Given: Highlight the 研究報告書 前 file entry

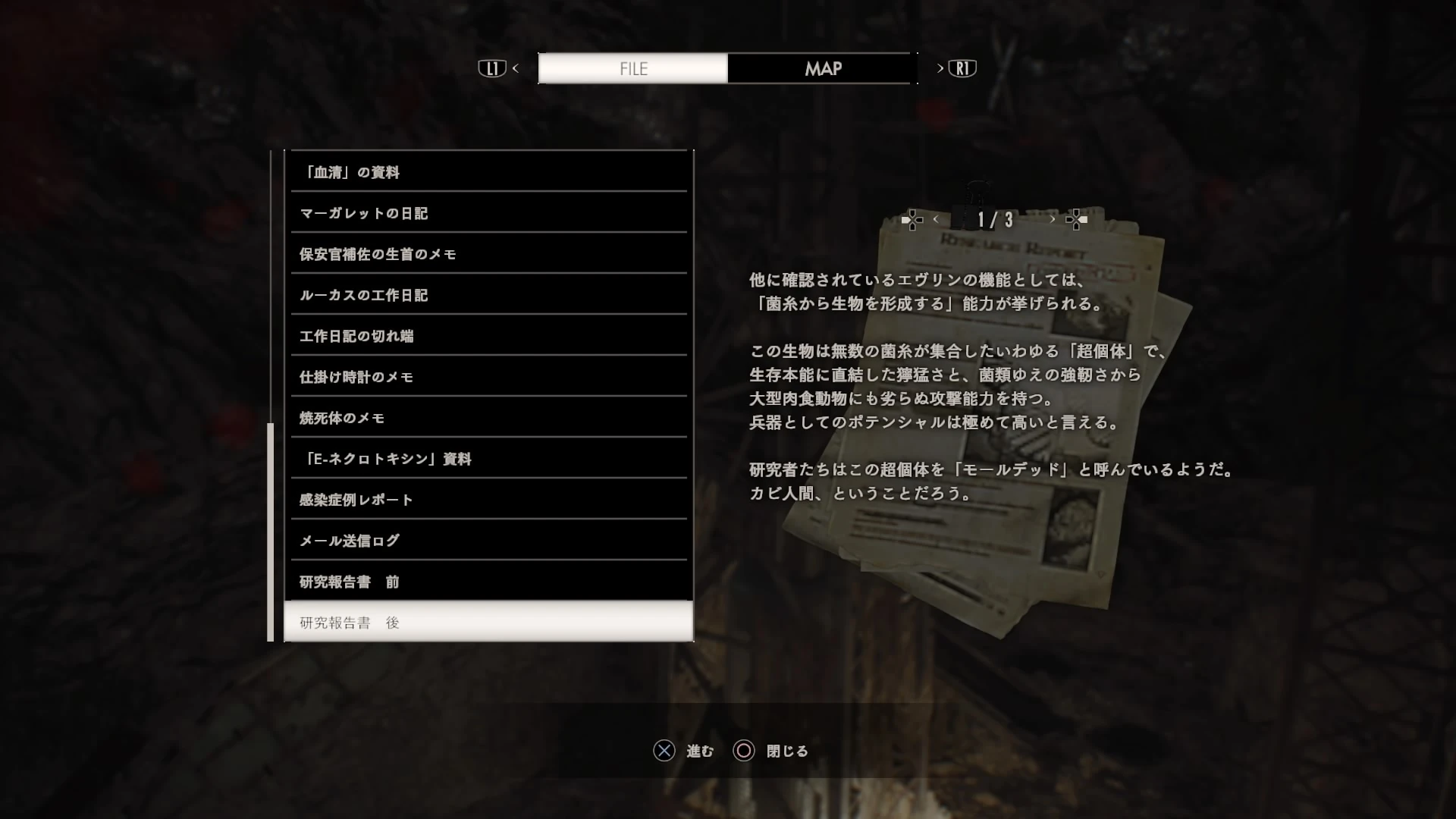Looking at the screenshot, I should coord(488,581).
